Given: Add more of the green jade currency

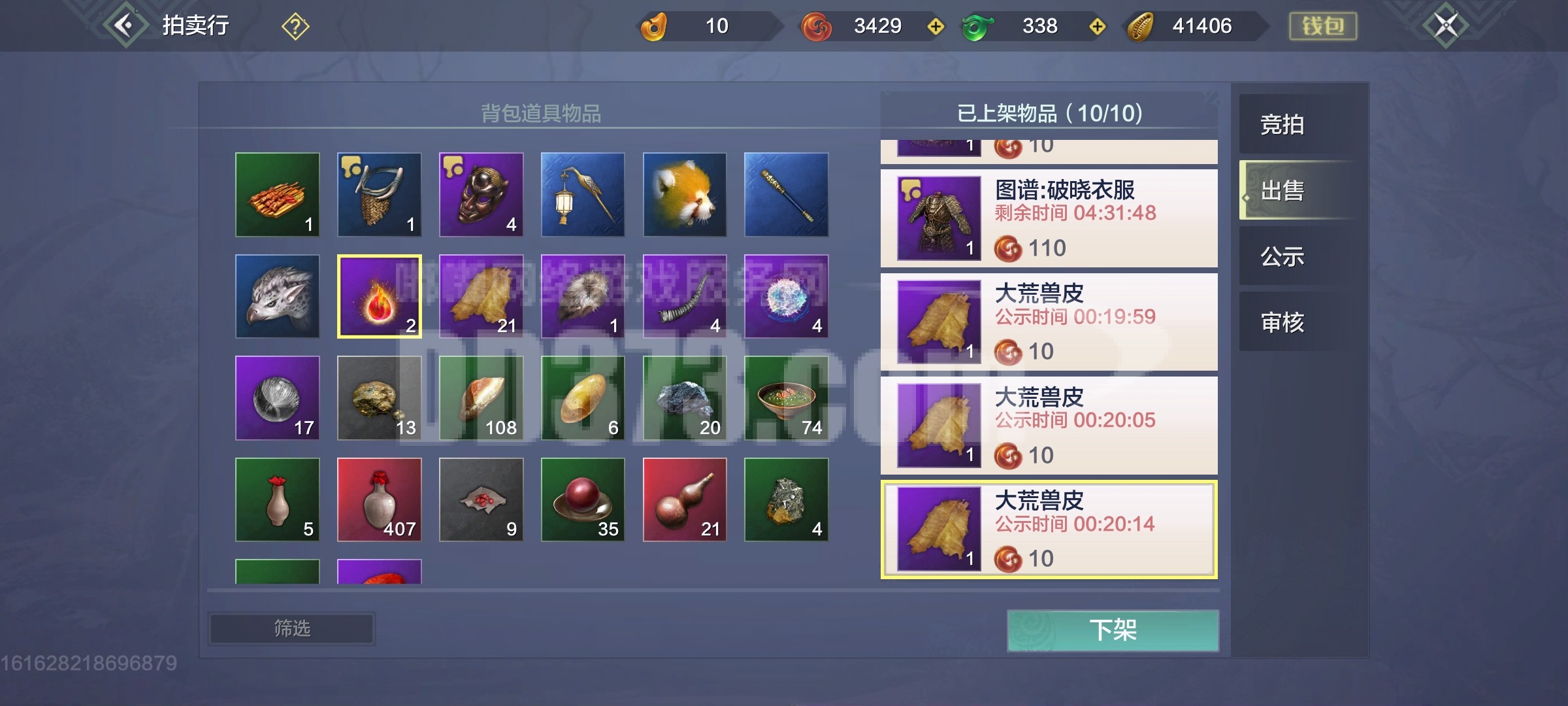Looking at the screenshot, I should (1098, 26).
